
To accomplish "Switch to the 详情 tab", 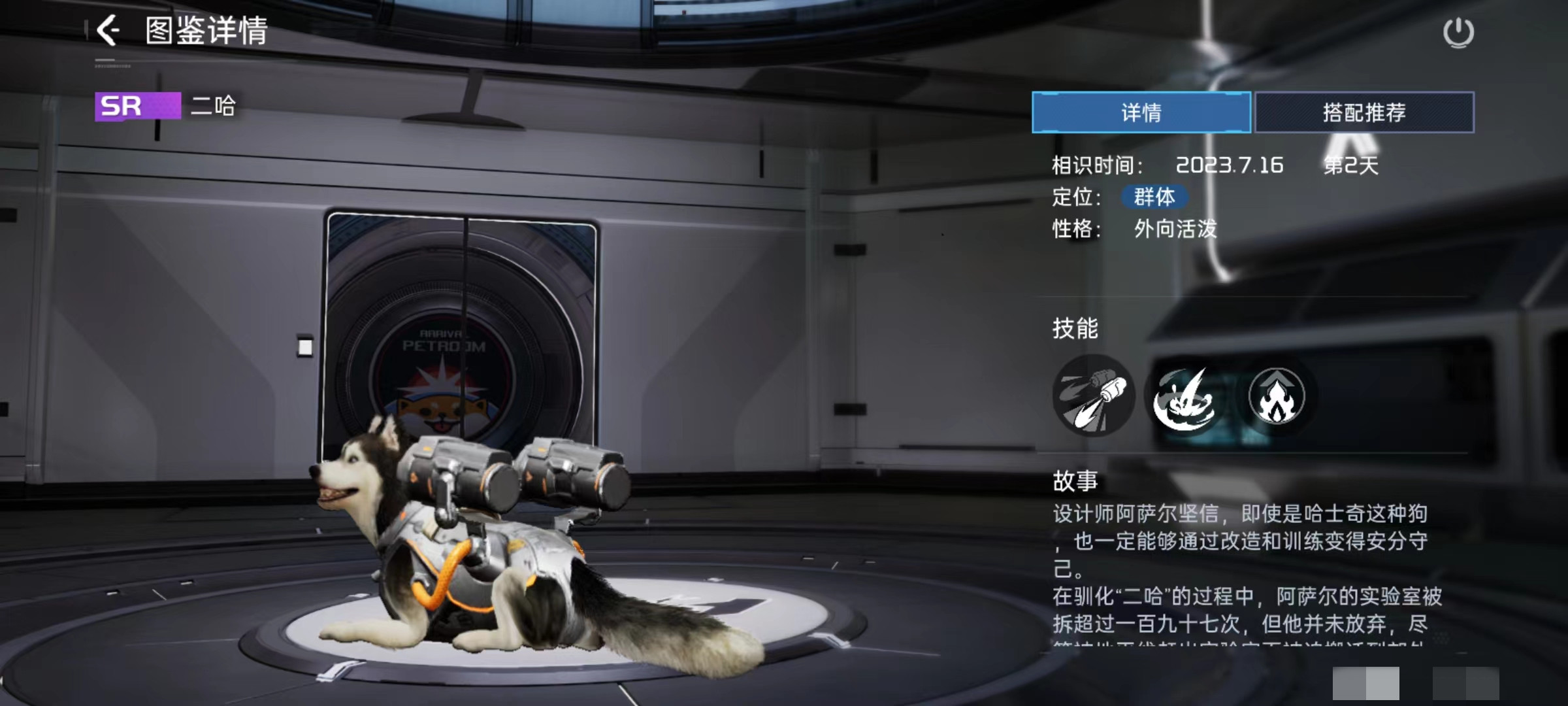I will (1141, 112).
